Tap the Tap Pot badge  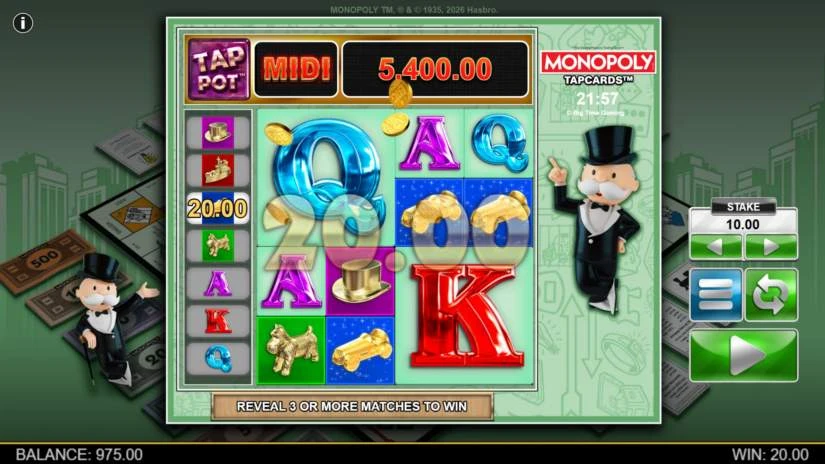pyautogui.click(x=219, y=69)
